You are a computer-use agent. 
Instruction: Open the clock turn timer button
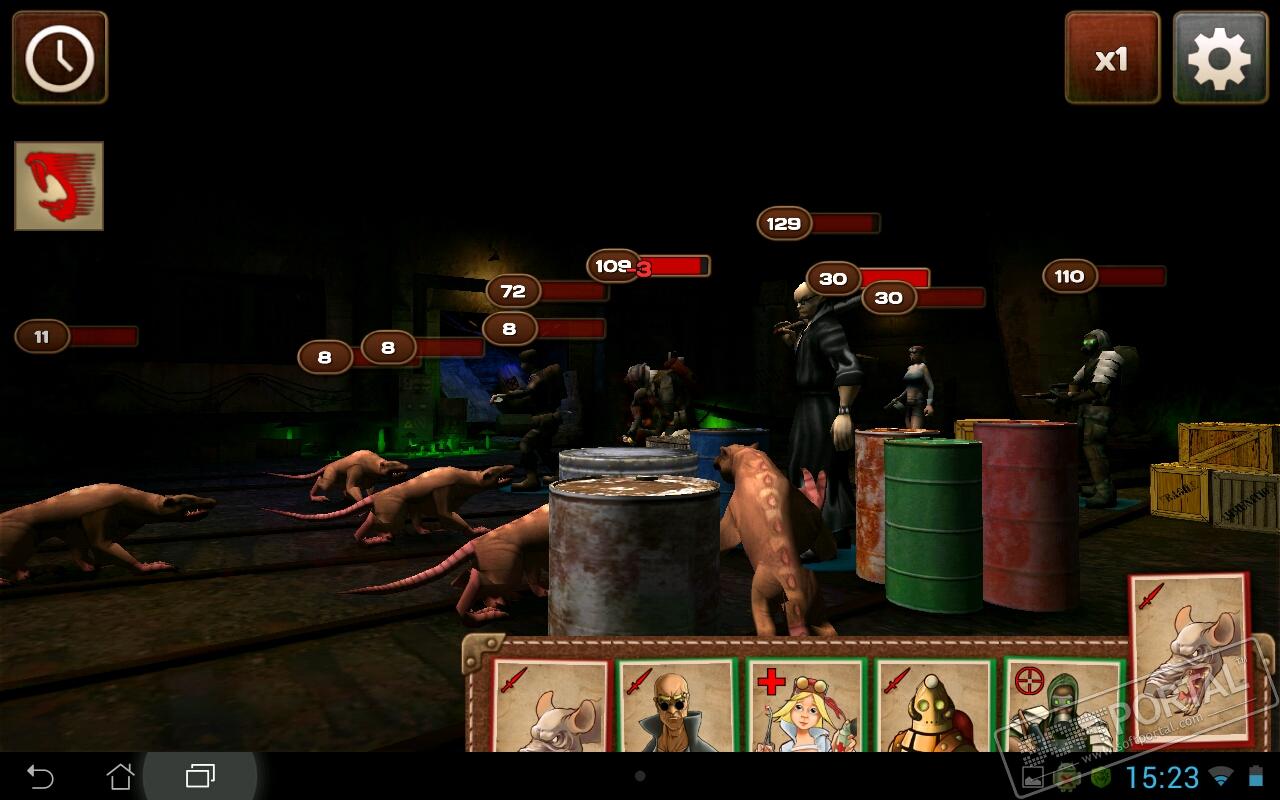tap(60, 57)
